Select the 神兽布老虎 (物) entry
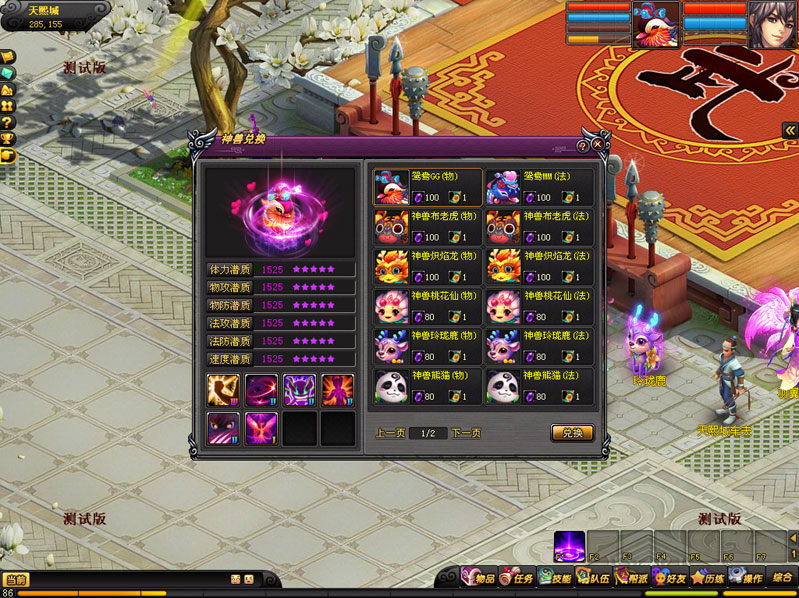The height and width of the screenshot is (598, 799). [428, 226]
